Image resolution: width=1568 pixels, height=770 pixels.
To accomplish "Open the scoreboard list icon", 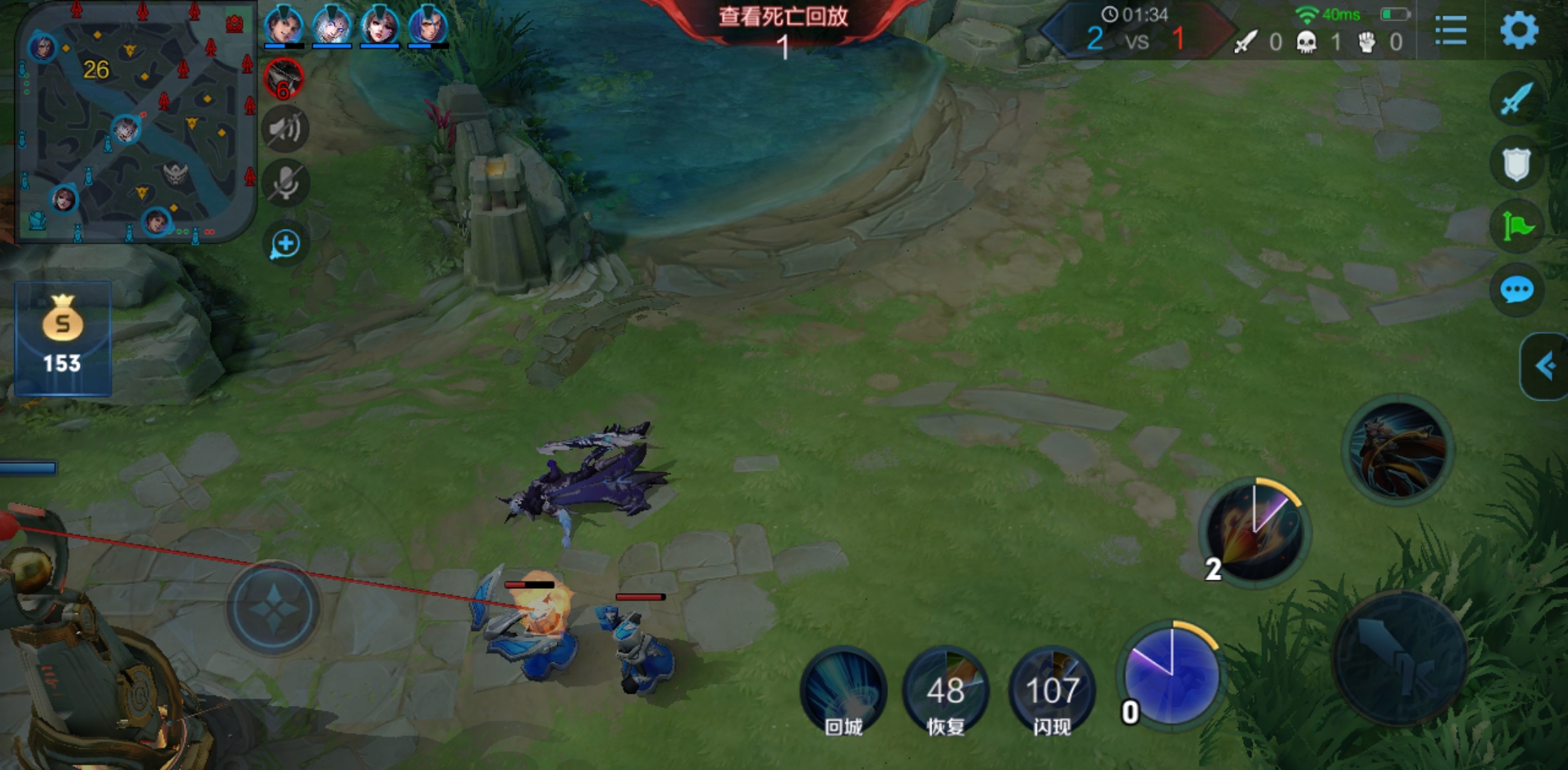I will click(1450, 31).
